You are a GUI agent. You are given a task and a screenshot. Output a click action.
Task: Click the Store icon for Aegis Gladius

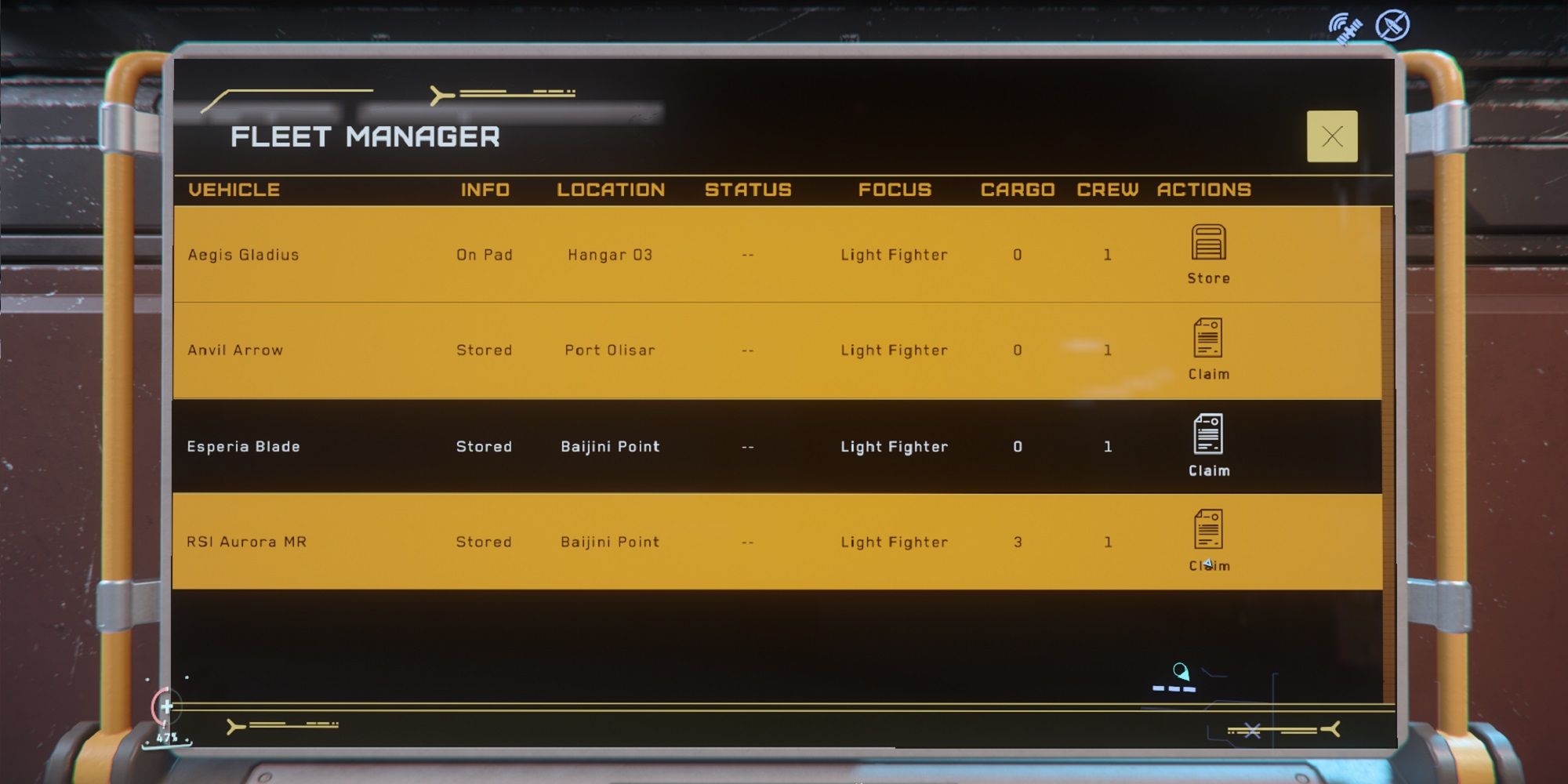pos(1210,243)
